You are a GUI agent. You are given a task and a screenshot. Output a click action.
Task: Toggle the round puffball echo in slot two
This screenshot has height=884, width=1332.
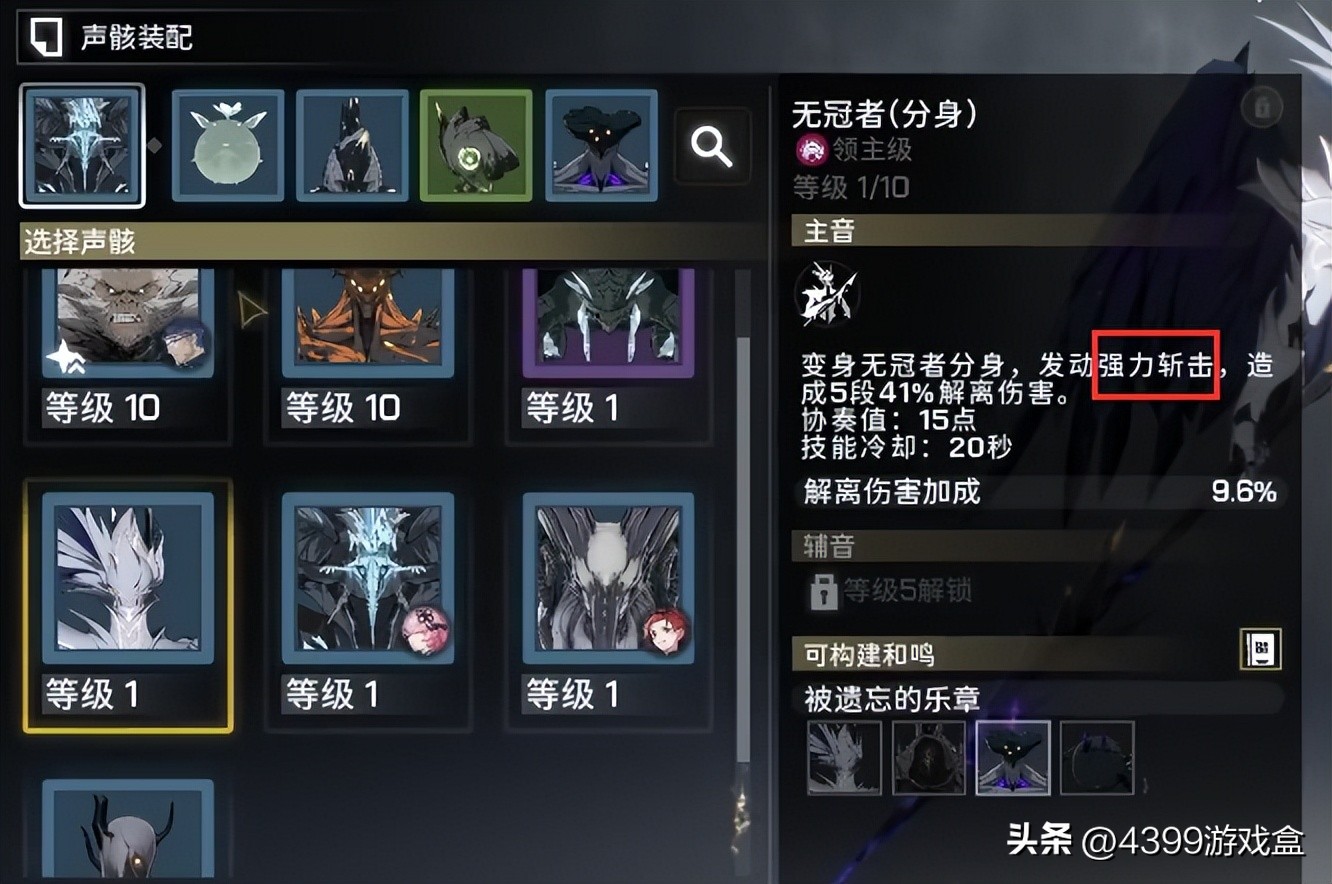pyautogui.click(x=227, y=146)
